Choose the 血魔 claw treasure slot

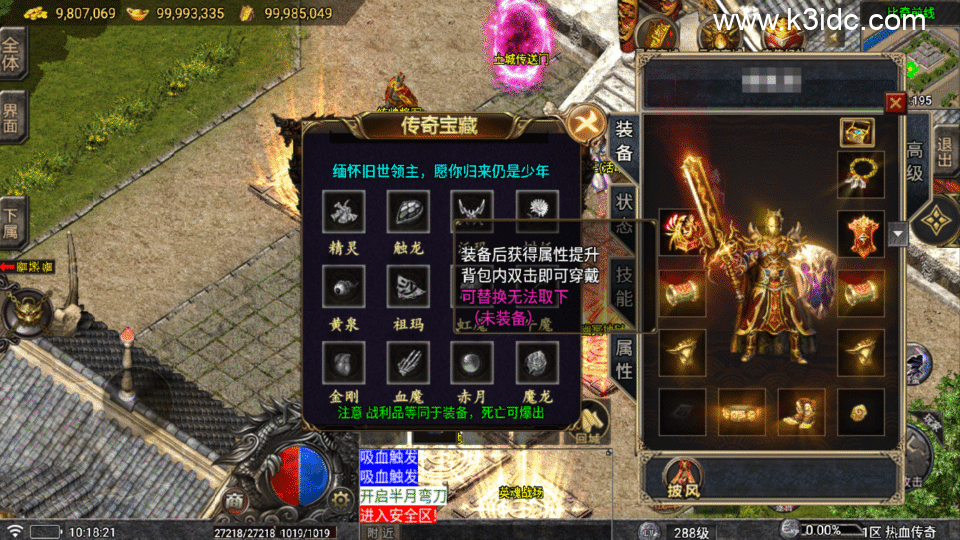point(408,362)
